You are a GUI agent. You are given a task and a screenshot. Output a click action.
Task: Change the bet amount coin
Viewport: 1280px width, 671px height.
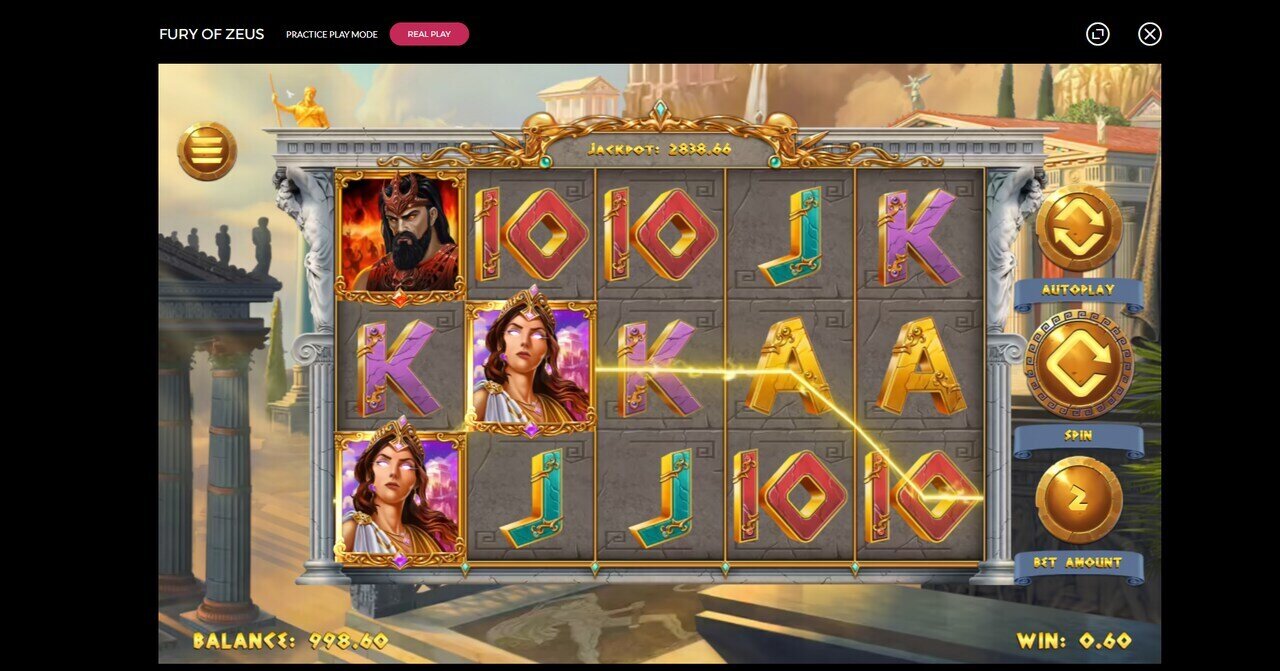point(1078,499)
